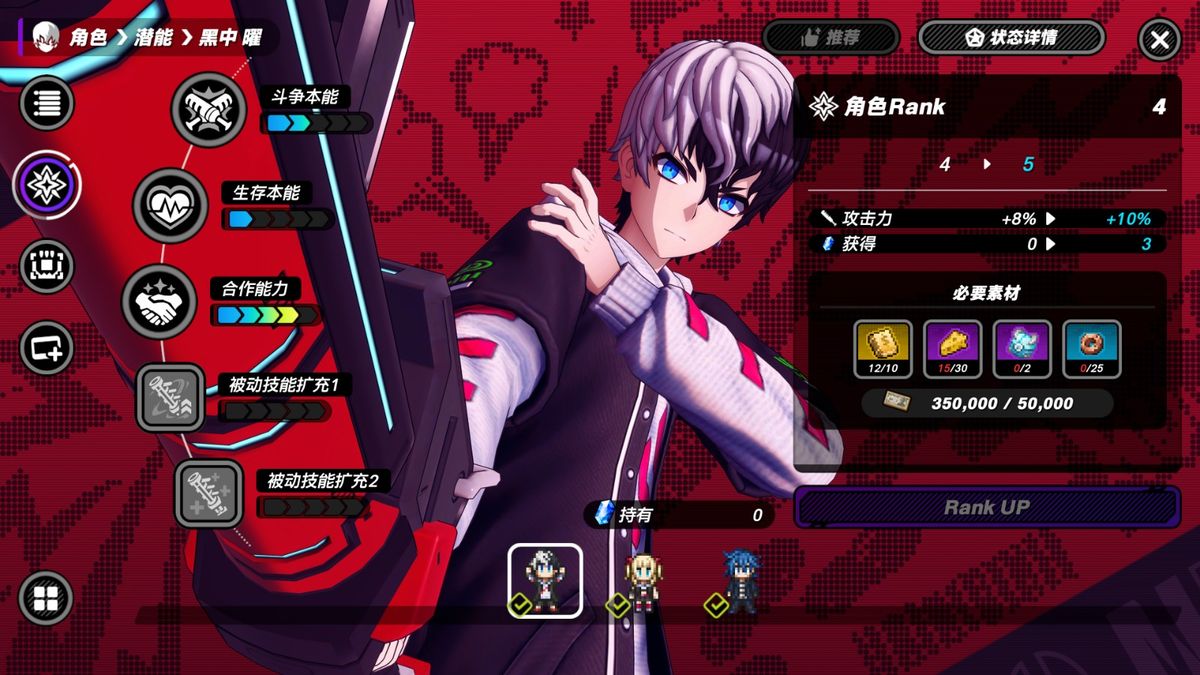Viewport: 1200px width, 675px height.
Task: Open the 被动技能扩充2 node
Action: 209,494
